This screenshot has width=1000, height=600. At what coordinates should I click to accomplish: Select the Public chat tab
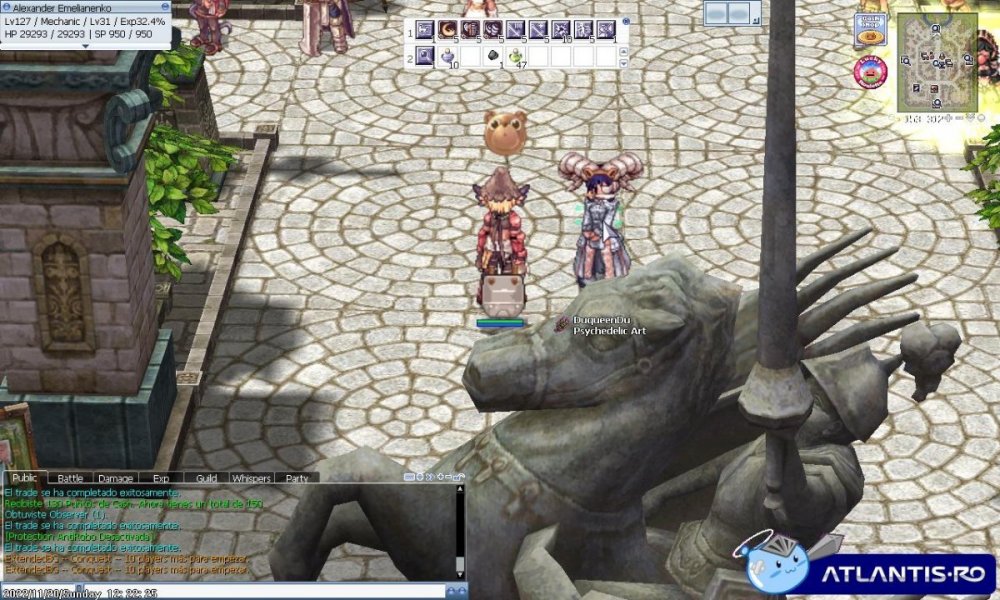[x=25, y=479]
